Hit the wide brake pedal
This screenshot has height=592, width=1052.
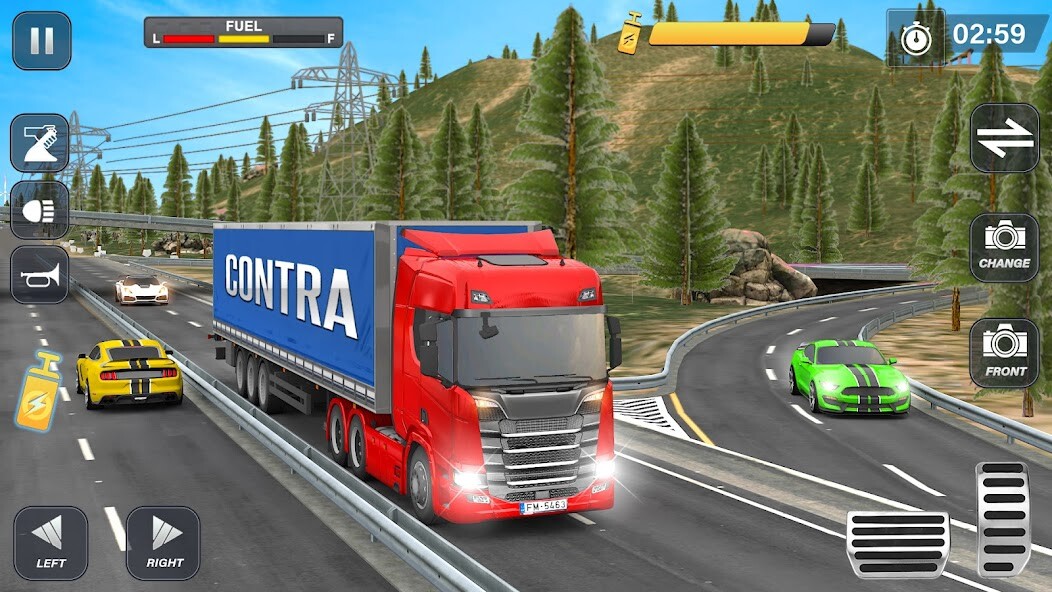tap(897, 544)
